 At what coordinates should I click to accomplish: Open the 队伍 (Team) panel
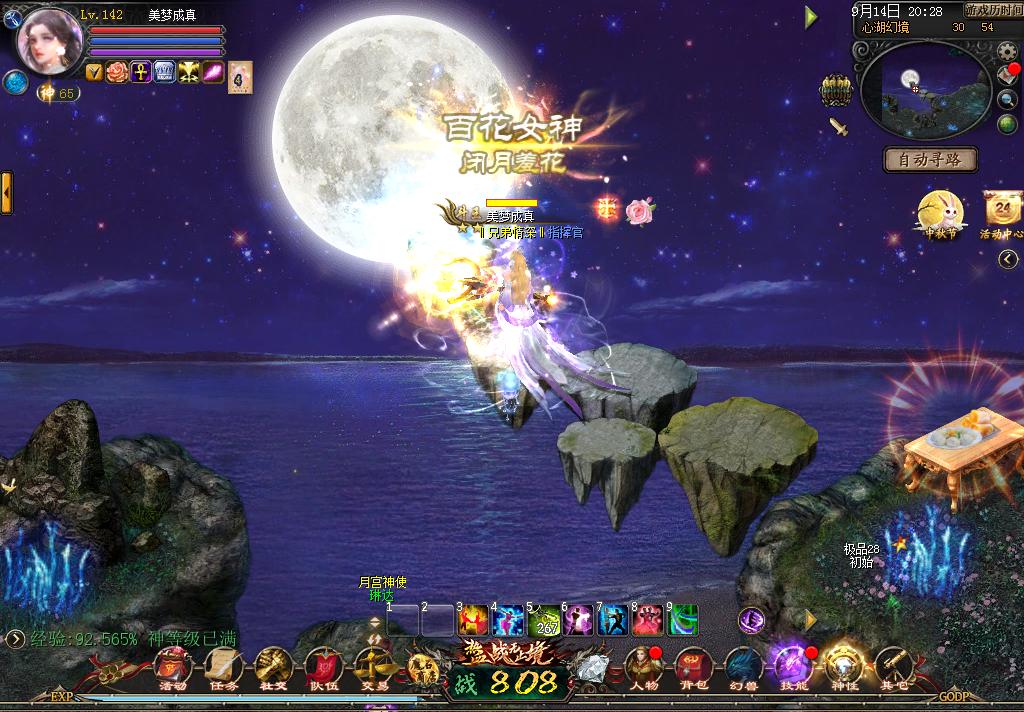pyautogui.click(x=323, y=664)
